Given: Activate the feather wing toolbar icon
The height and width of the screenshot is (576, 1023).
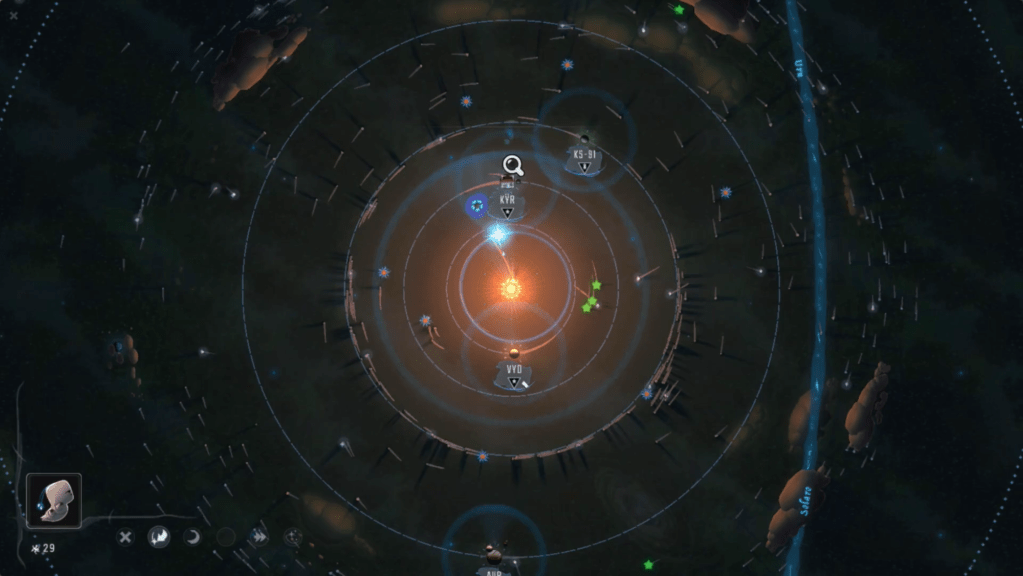Looking at the screenshot, I should click(x=159, y=537).
